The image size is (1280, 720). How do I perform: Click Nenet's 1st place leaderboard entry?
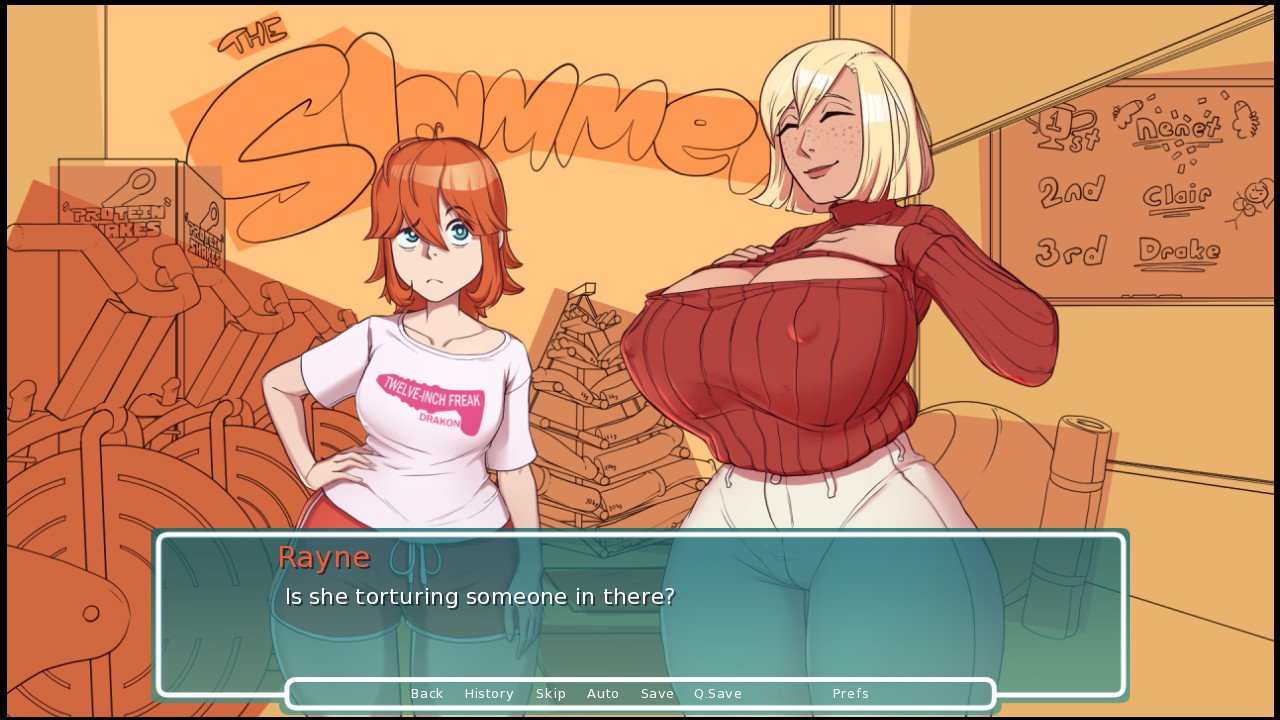coord(1180,125)
